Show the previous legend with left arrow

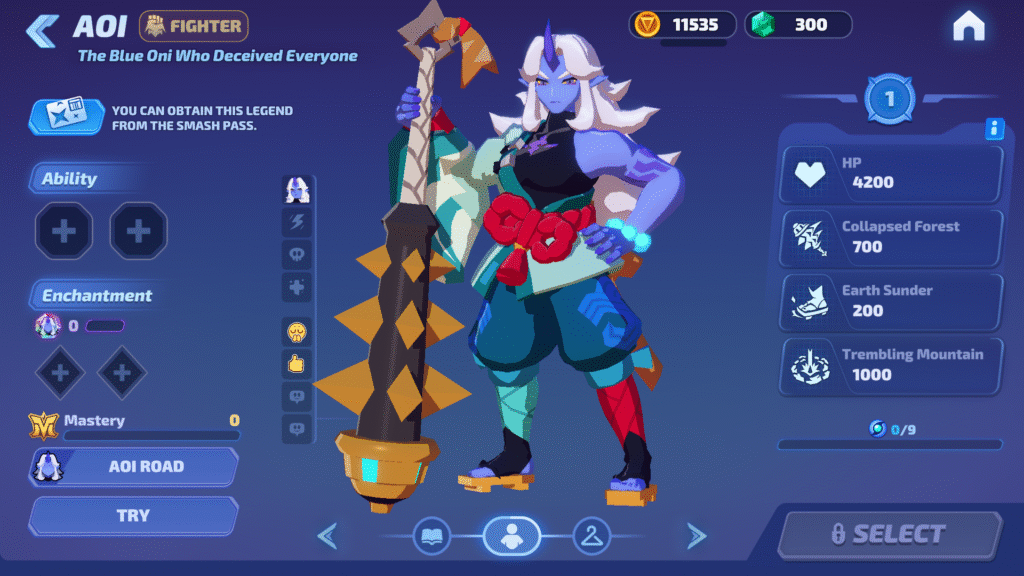[327, 537]
